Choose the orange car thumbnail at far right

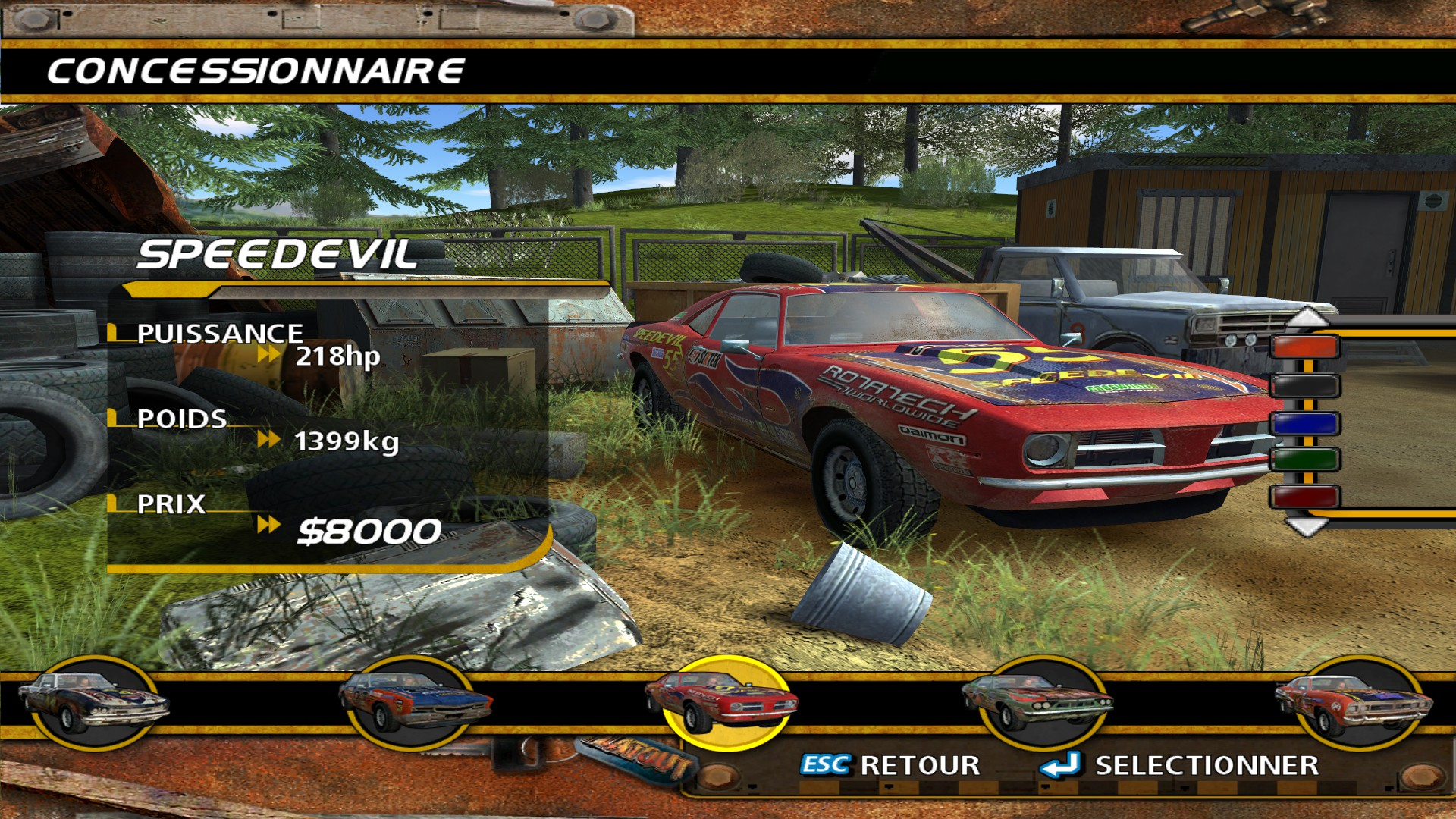click(1354, 702)
